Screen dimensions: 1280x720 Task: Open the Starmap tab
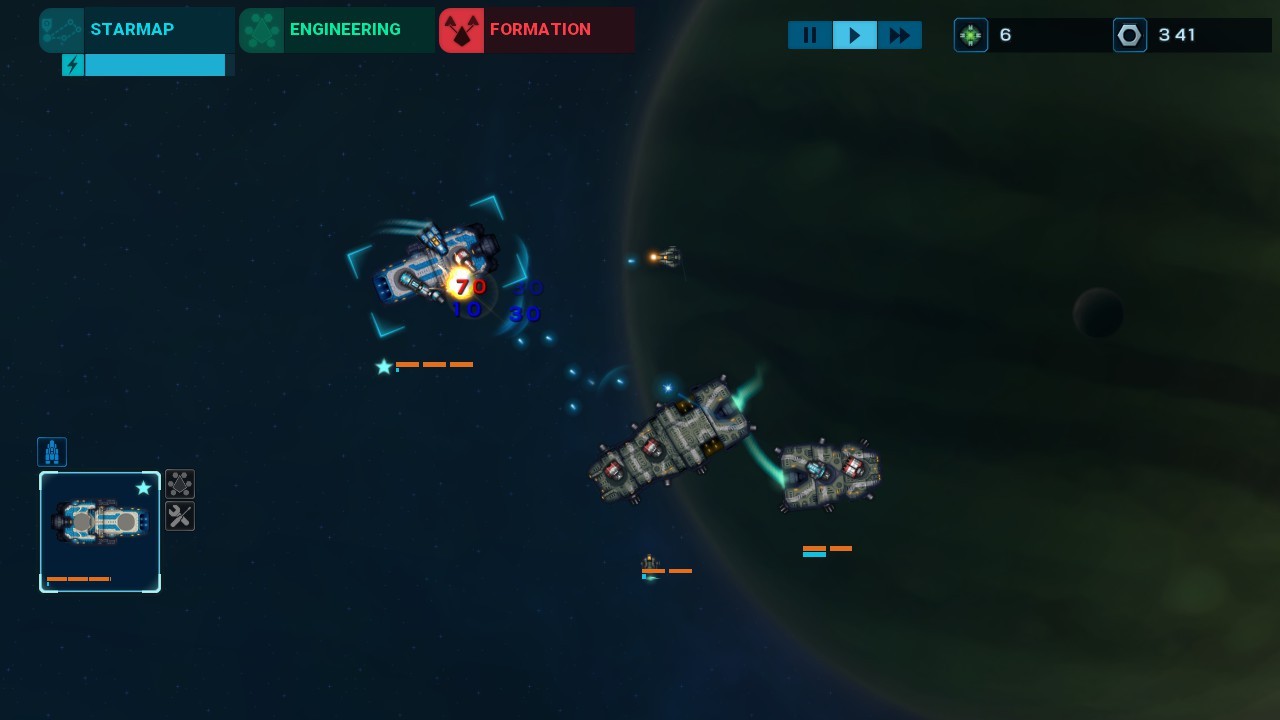(136, 30)
